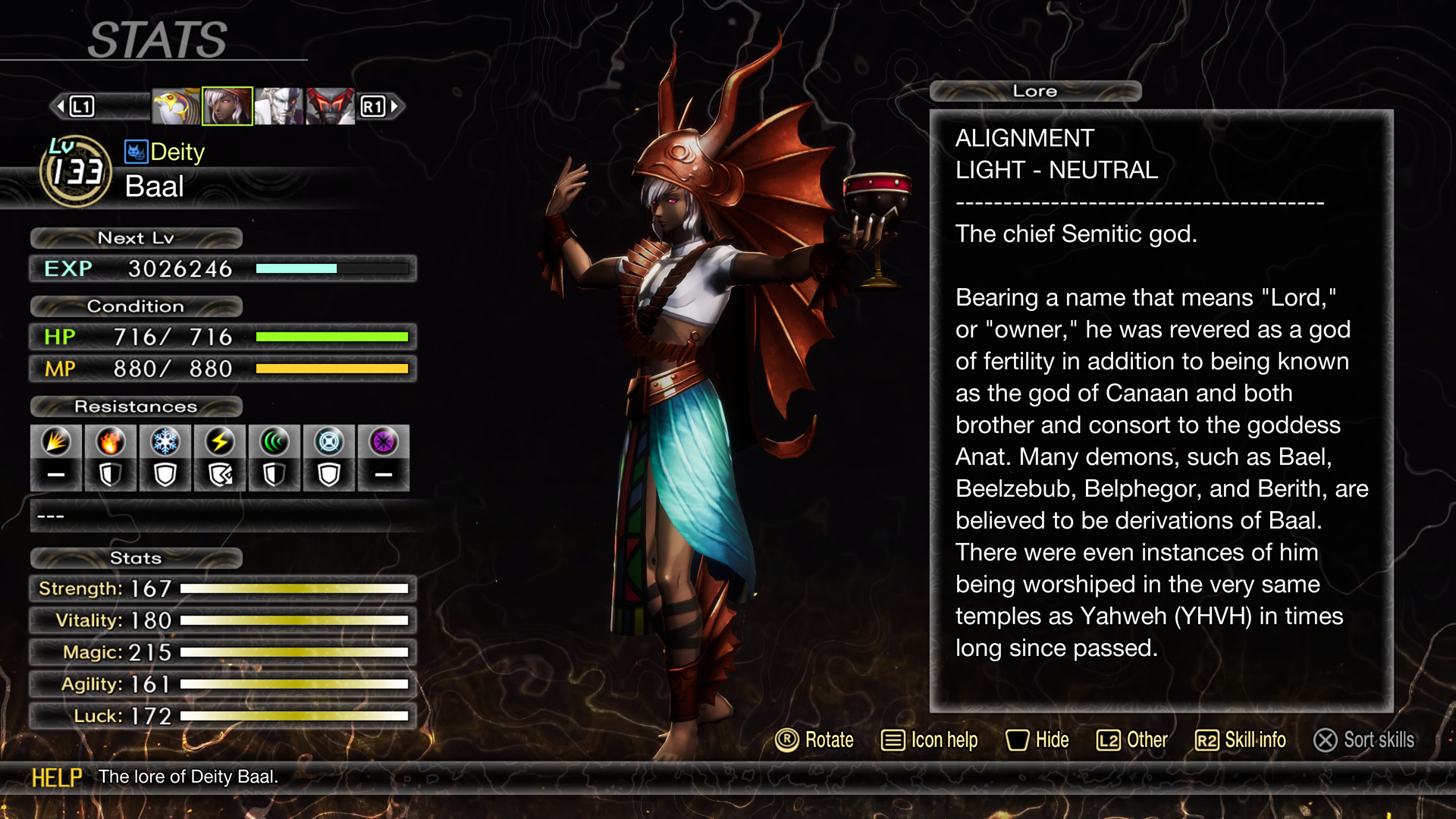1456x819 pixels.
Task: Check the lightning bolt resistance icon
Action: (x=220, y=442)
